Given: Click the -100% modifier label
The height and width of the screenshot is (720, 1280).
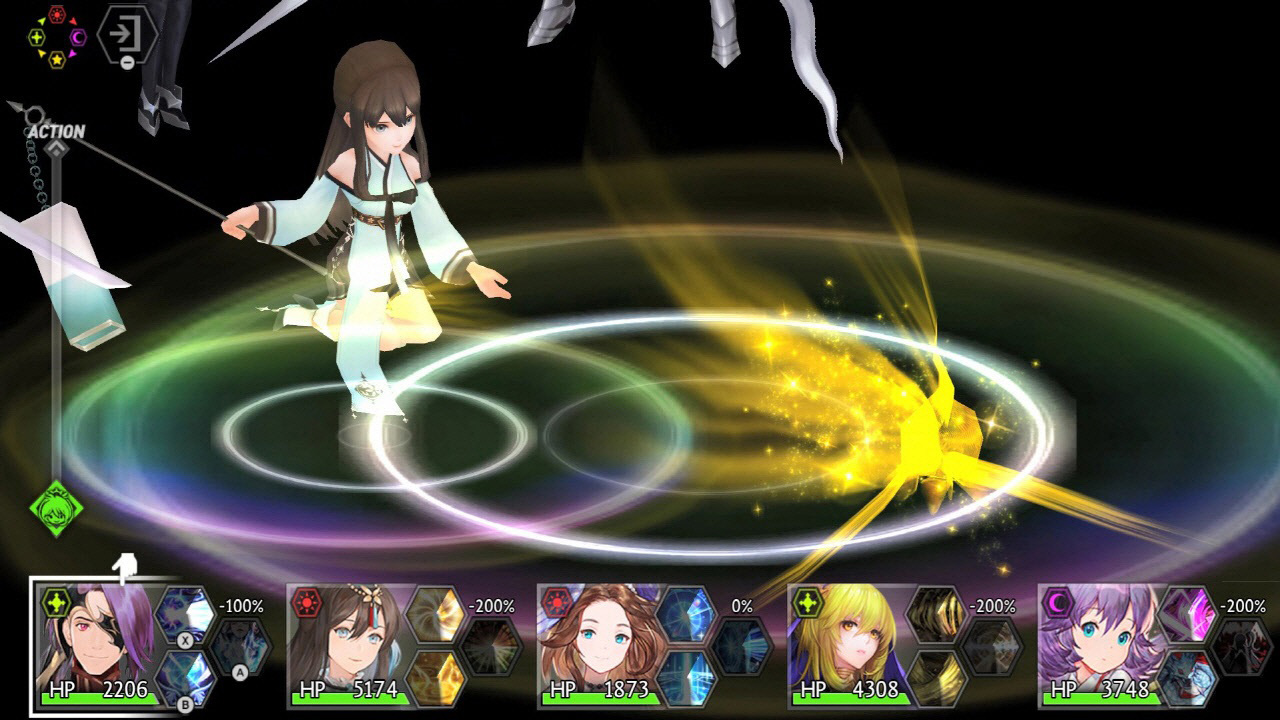Looking at the screenshot, I should click(x=241, y=606).
